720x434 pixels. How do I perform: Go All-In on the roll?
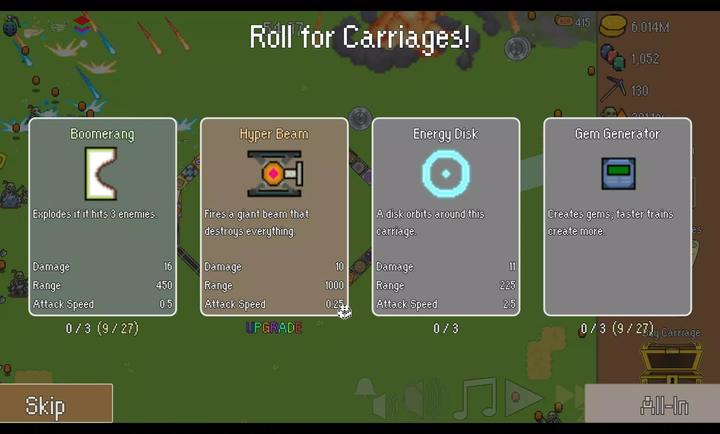(x=651, y=404)
